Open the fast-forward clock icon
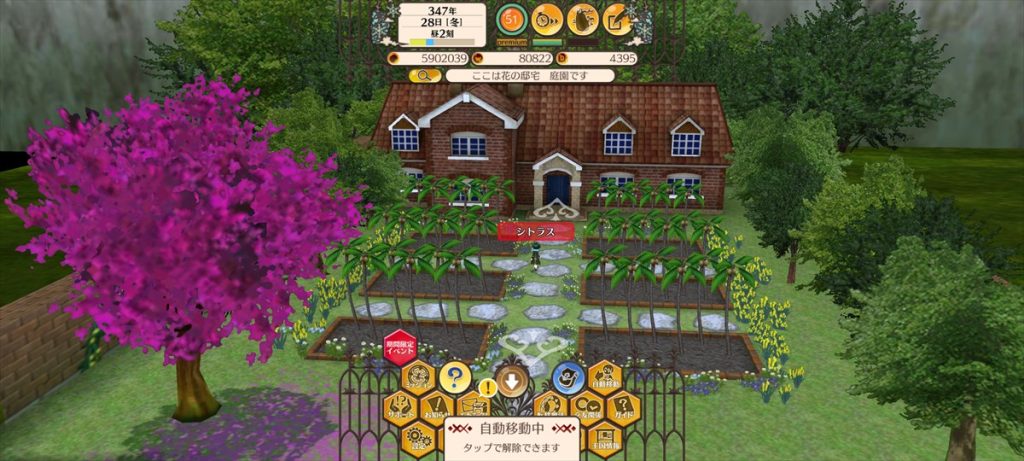Image resolution: width=1024 pixels, height=461 pixels. (x=546, y=18)
